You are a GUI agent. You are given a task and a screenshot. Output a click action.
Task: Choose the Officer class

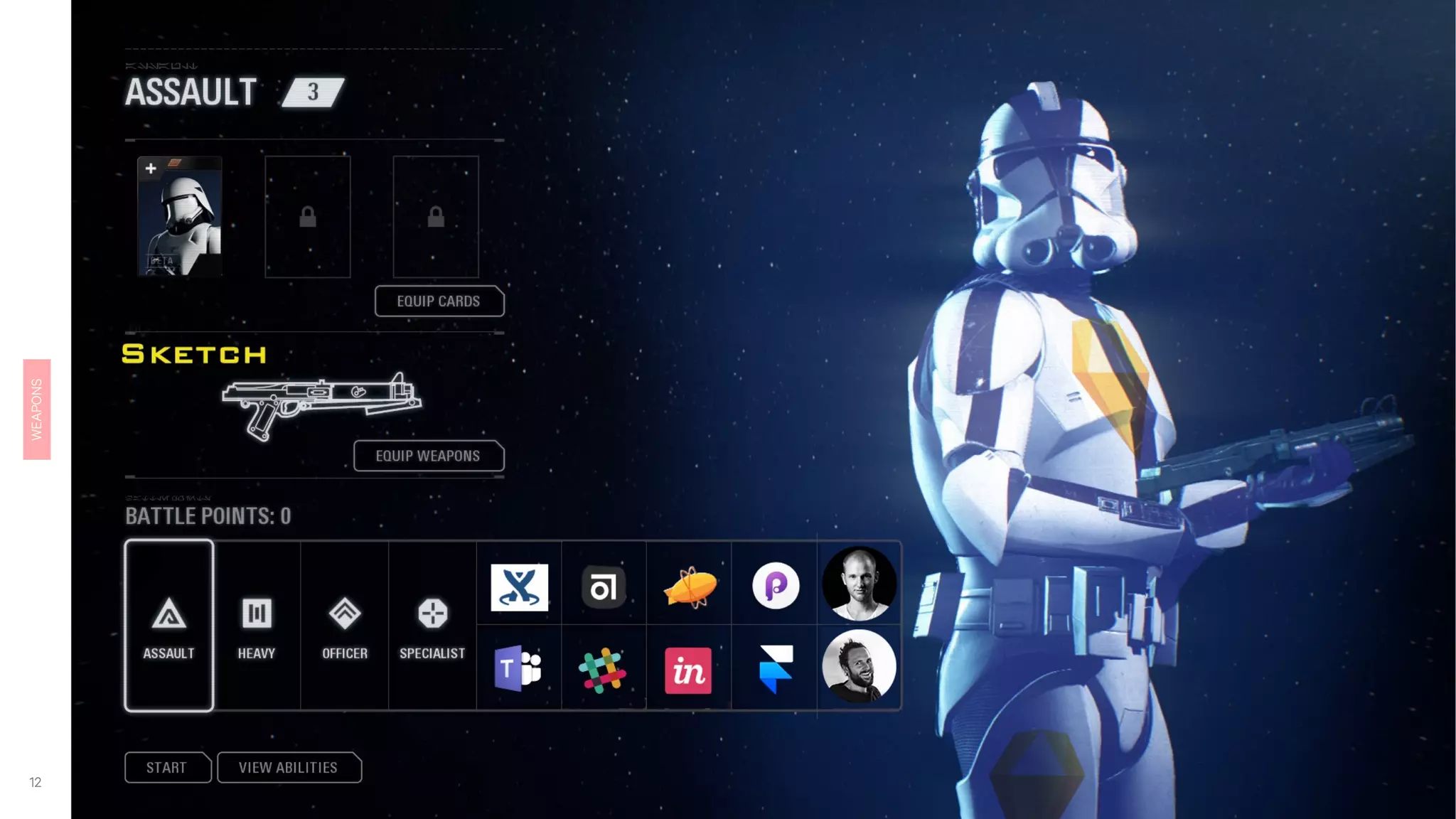point(345,626)
